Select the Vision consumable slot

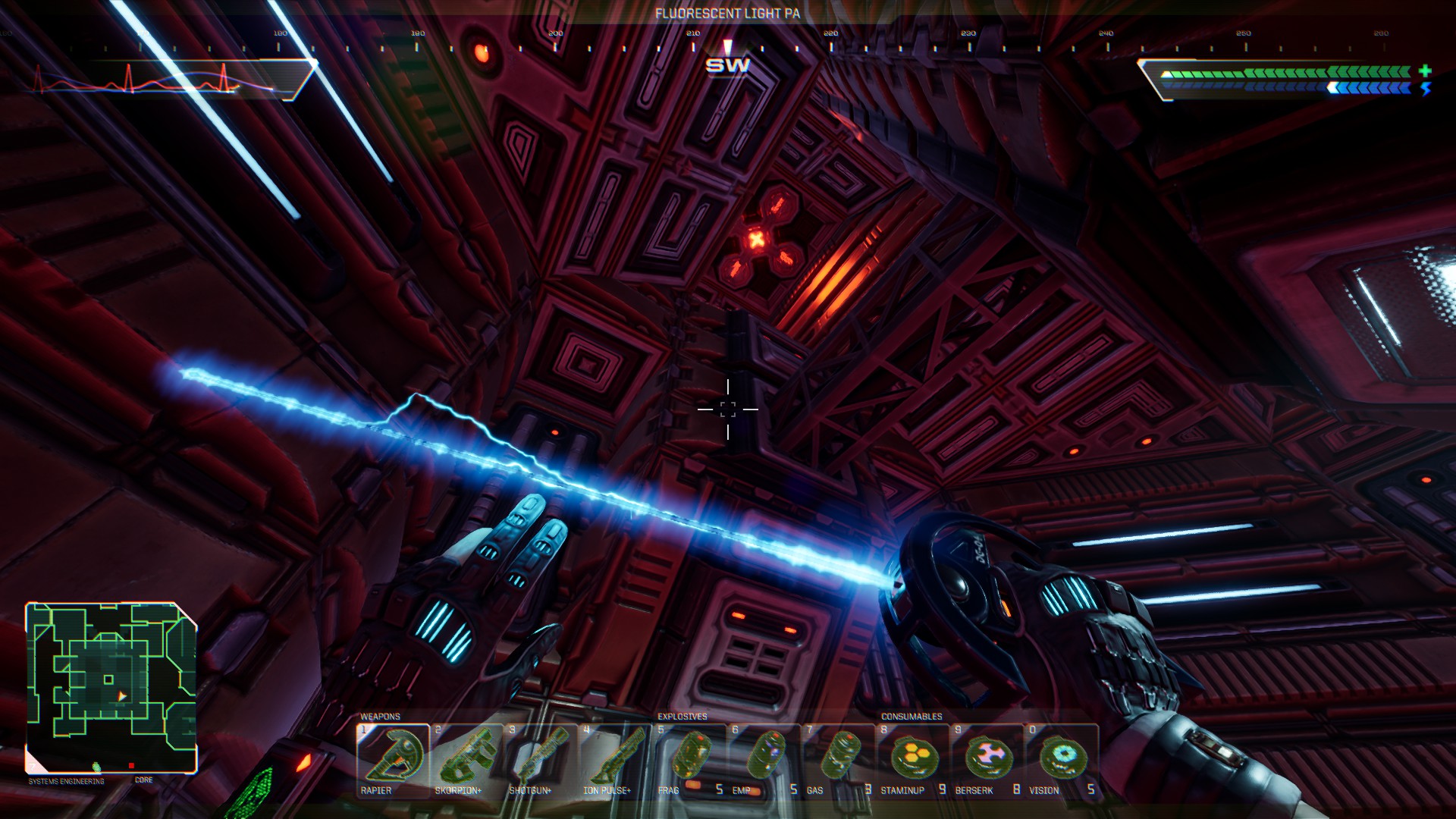tap(1061, 759)
